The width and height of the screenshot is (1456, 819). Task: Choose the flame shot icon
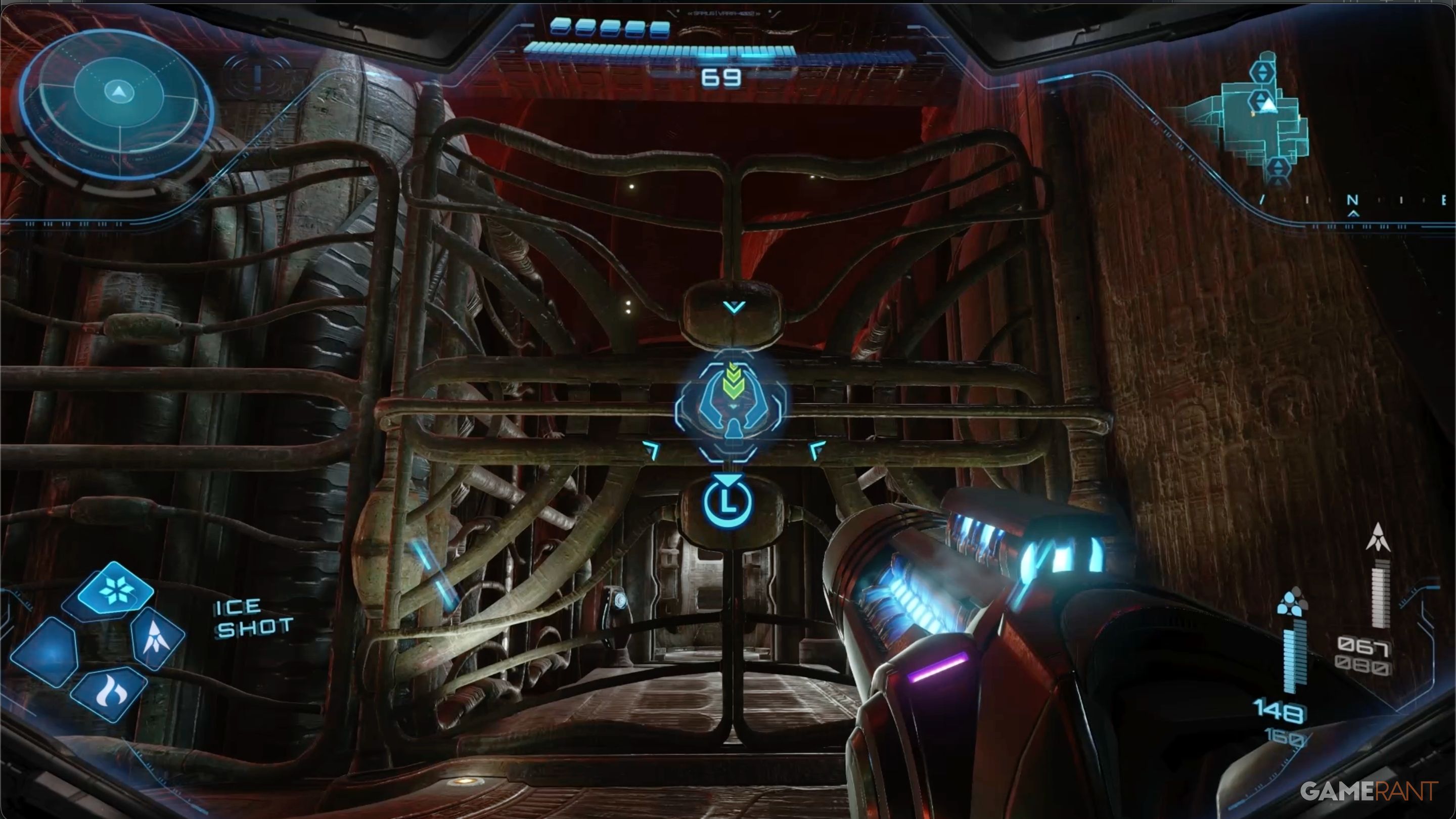pos(109,694)
